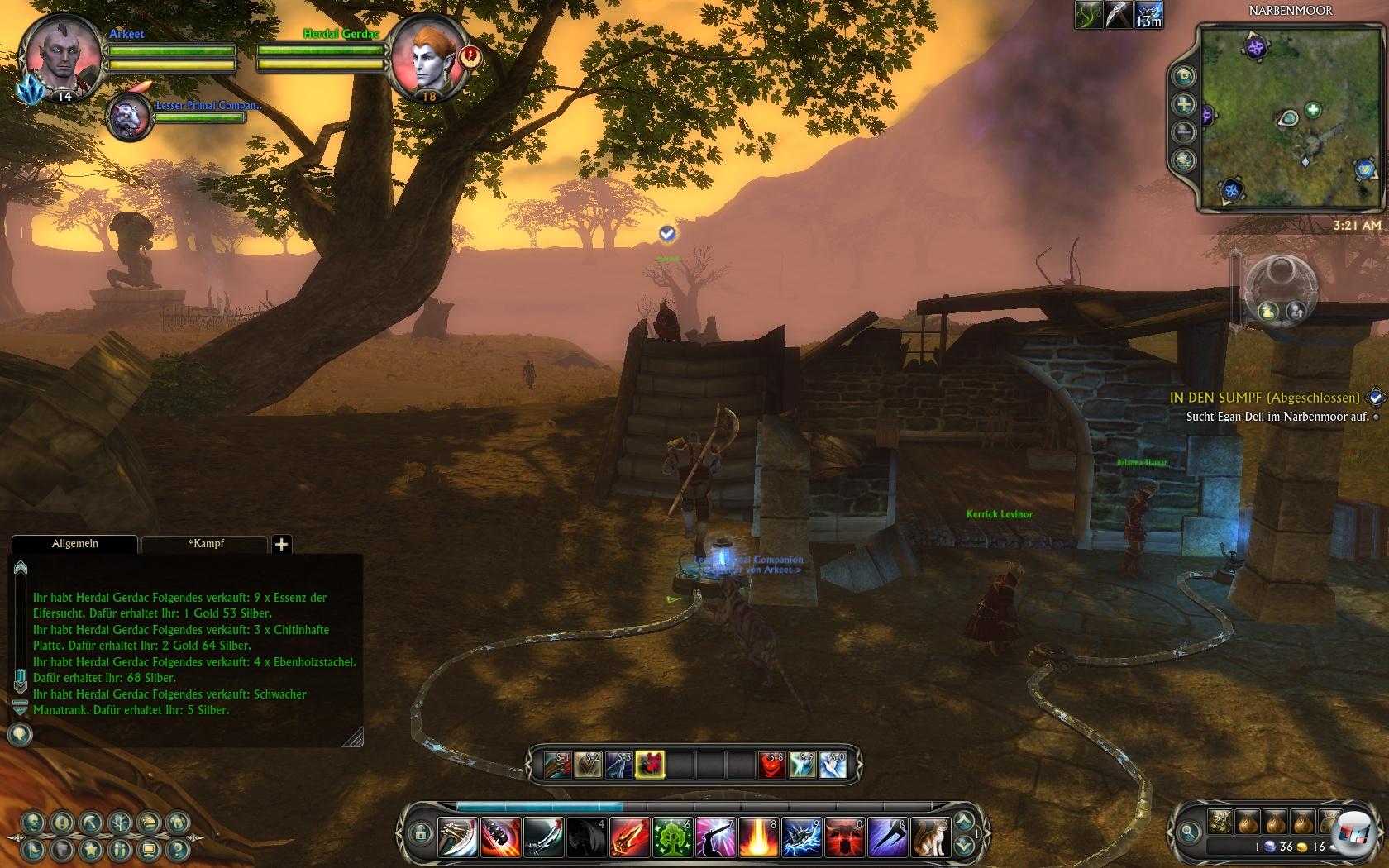Open the *Kampf chat tab

click(x=205, y=544)
